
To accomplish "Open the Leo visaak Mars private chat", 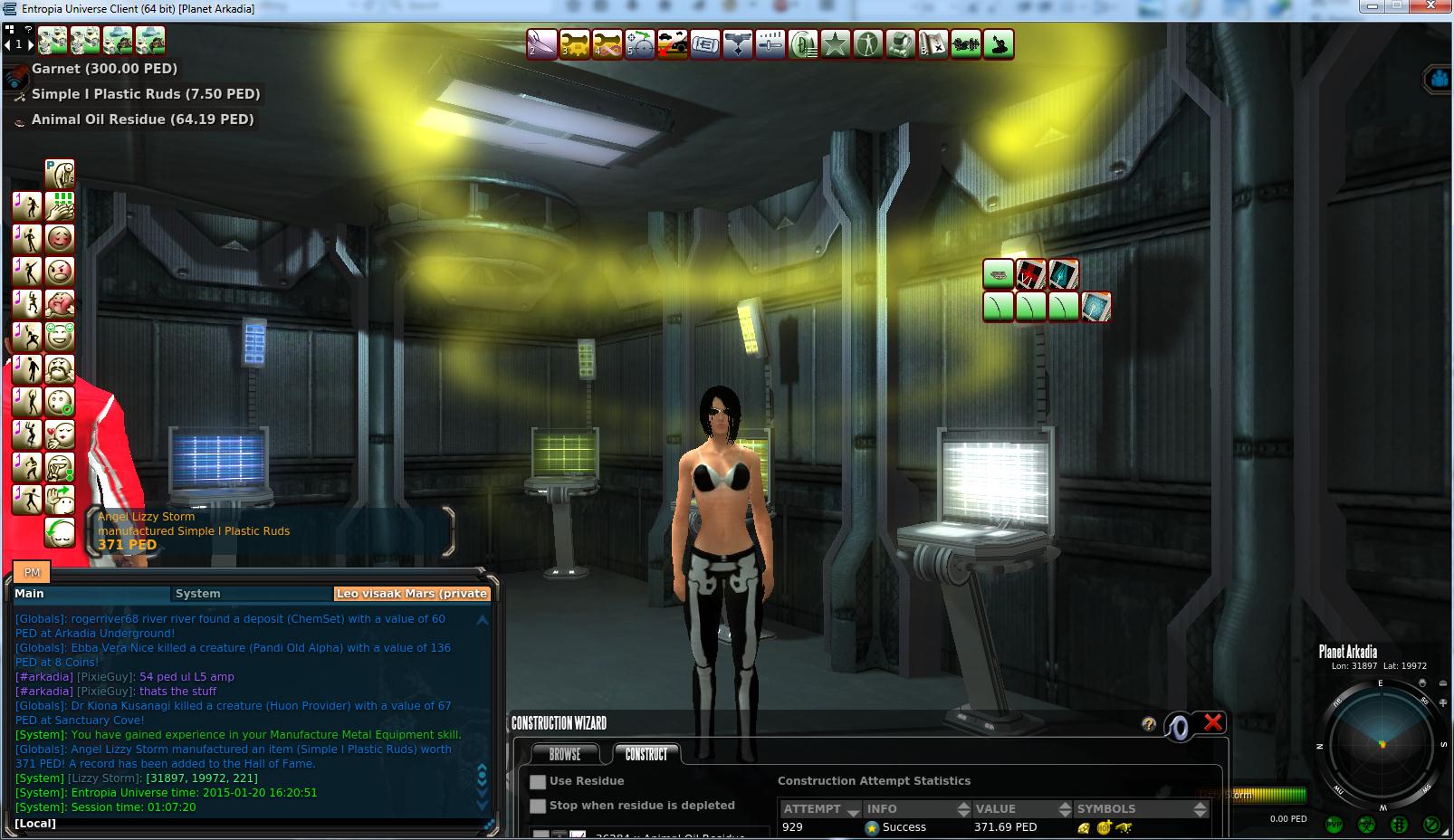I will point(412,594).
